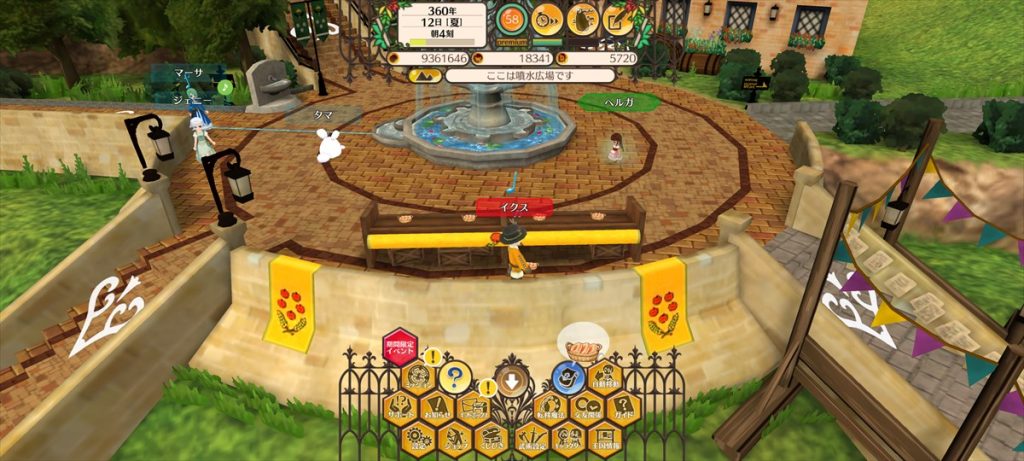Open the bag inventory icon
The height and width of the screenshot is (461, 1024).
583,18
